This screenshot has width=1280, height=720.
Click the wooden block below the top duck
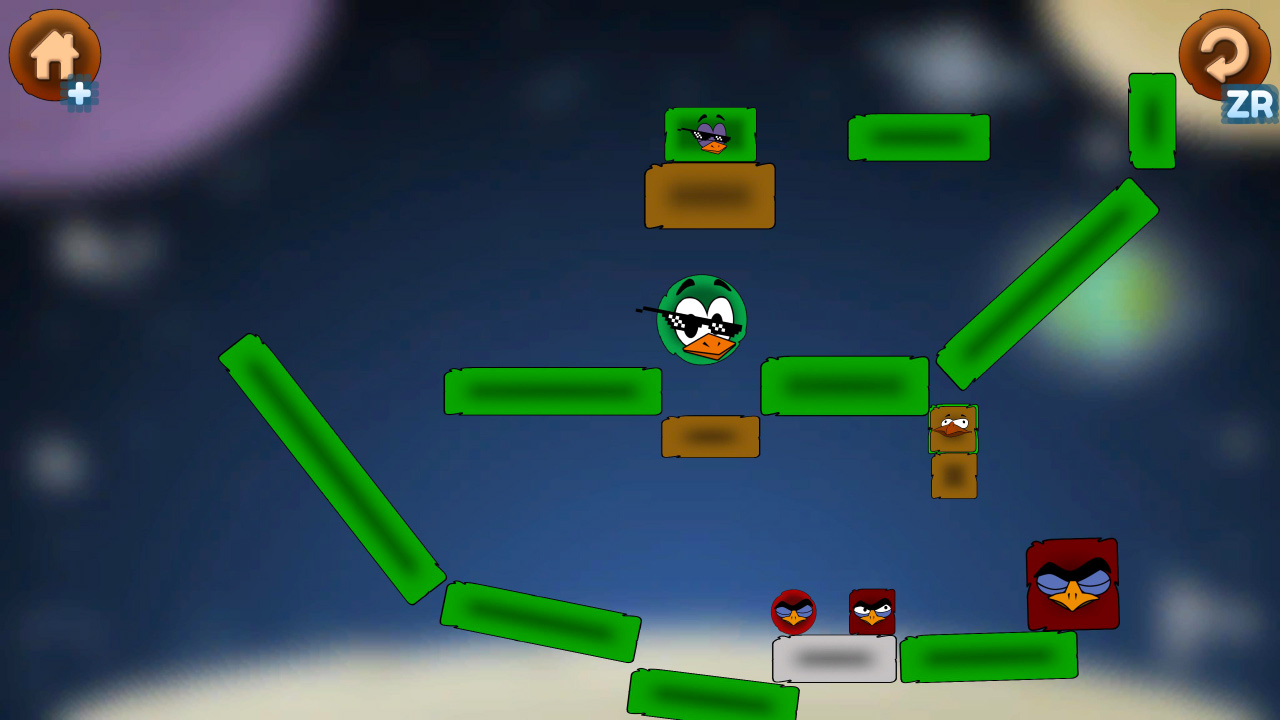710,195
